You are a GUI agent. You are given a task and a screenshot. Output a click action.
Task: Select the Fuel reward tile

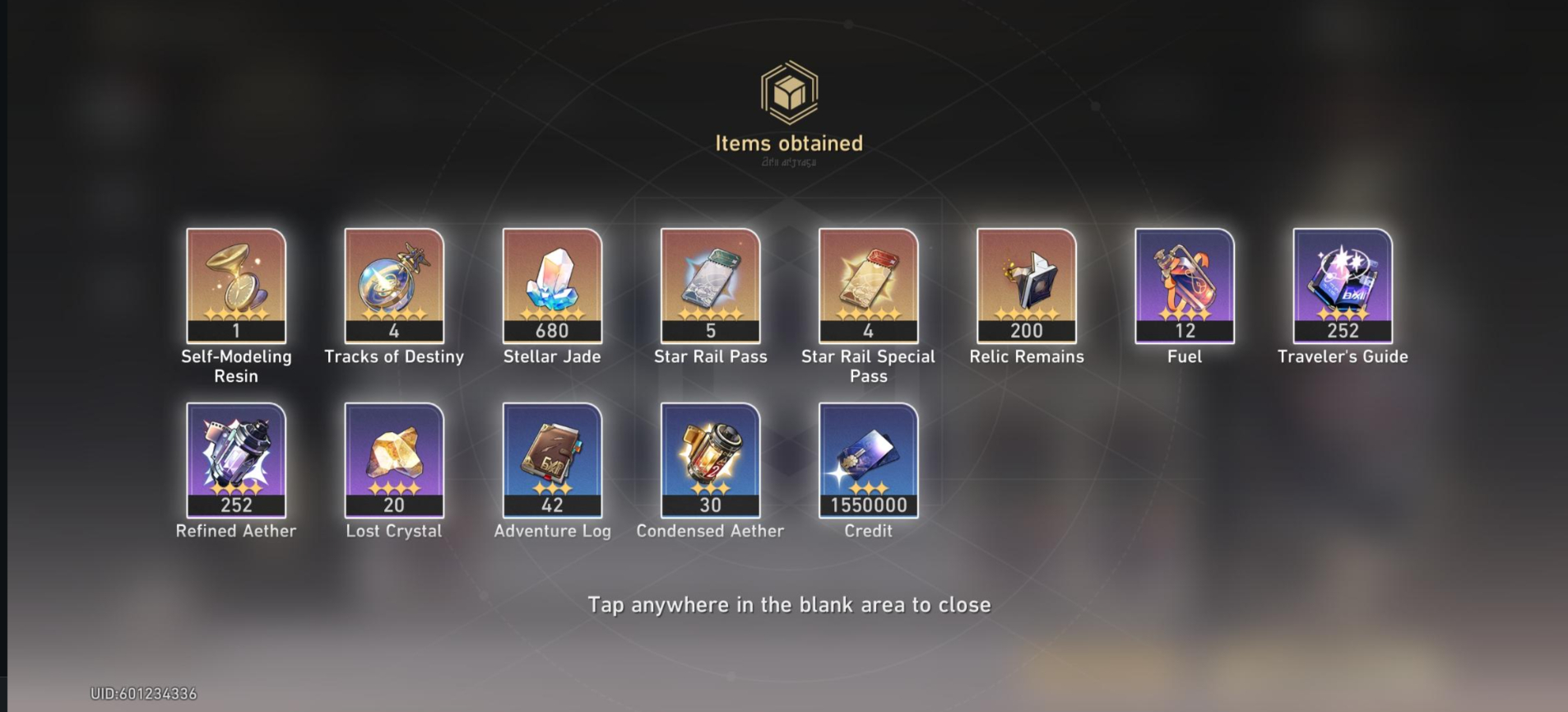(1184, 285)
